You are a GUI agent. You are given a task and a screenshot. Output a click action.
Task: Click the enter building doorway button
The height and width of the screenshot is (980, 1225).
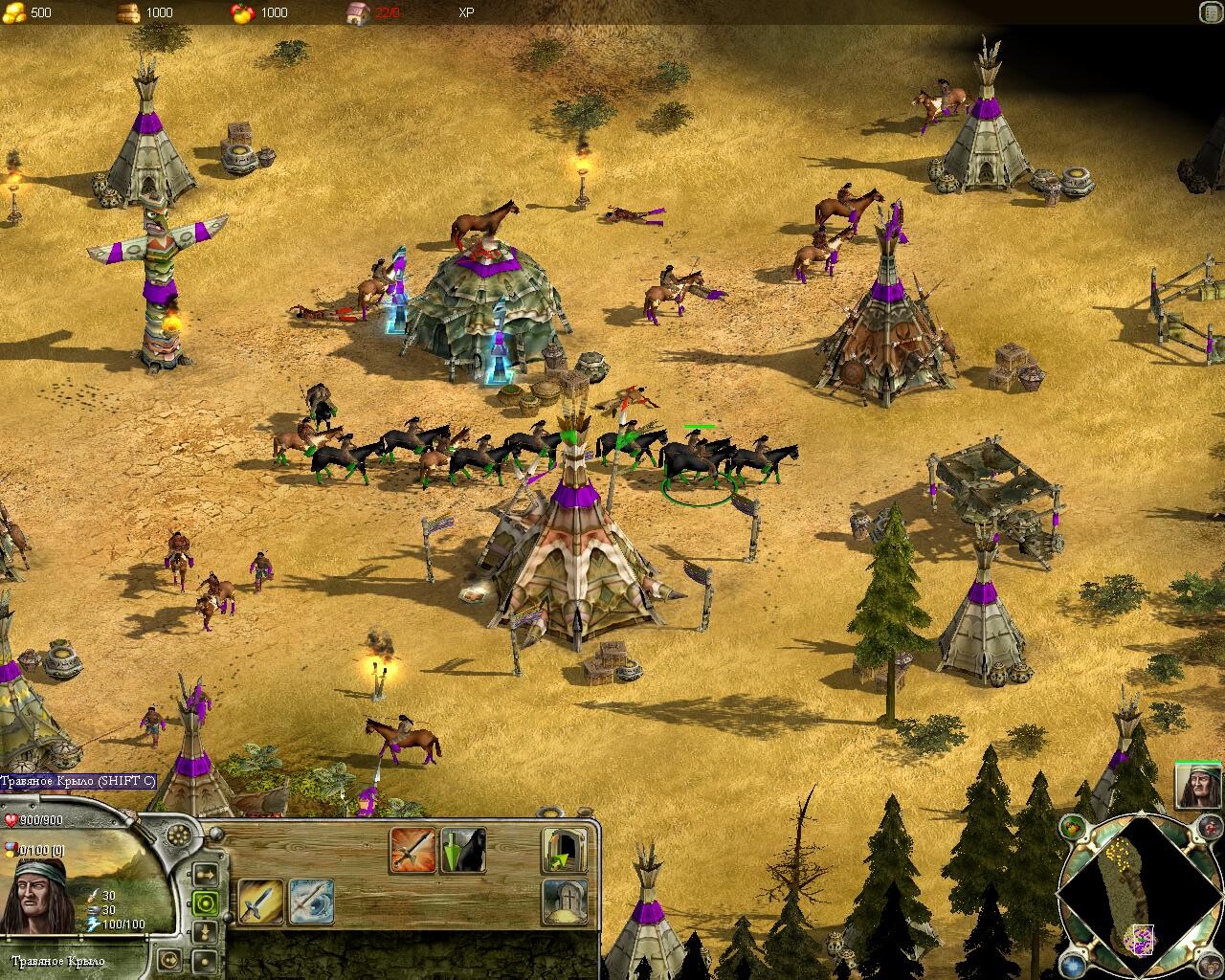point(565,850)
